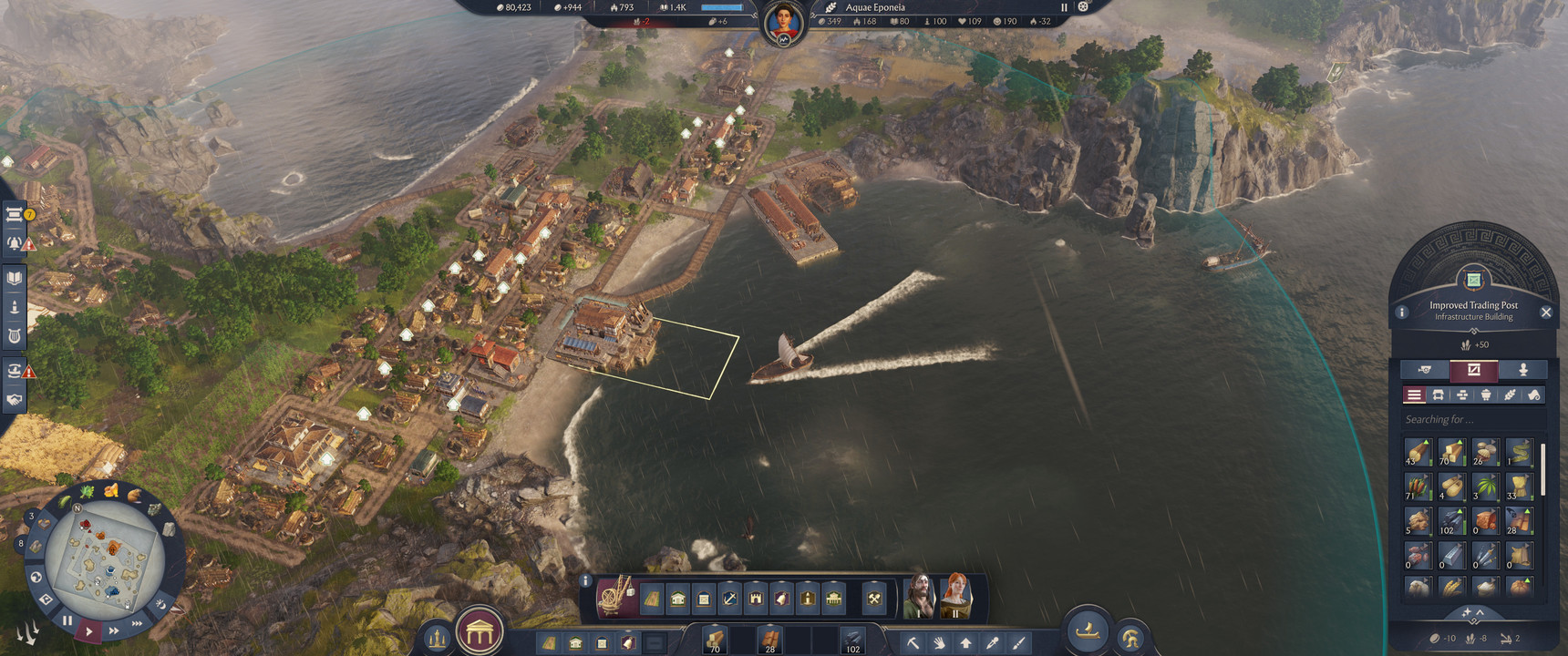Open the handshake diplomacy menu
Viewport: 1568px width, 656px height.
[x=15, y=399]
